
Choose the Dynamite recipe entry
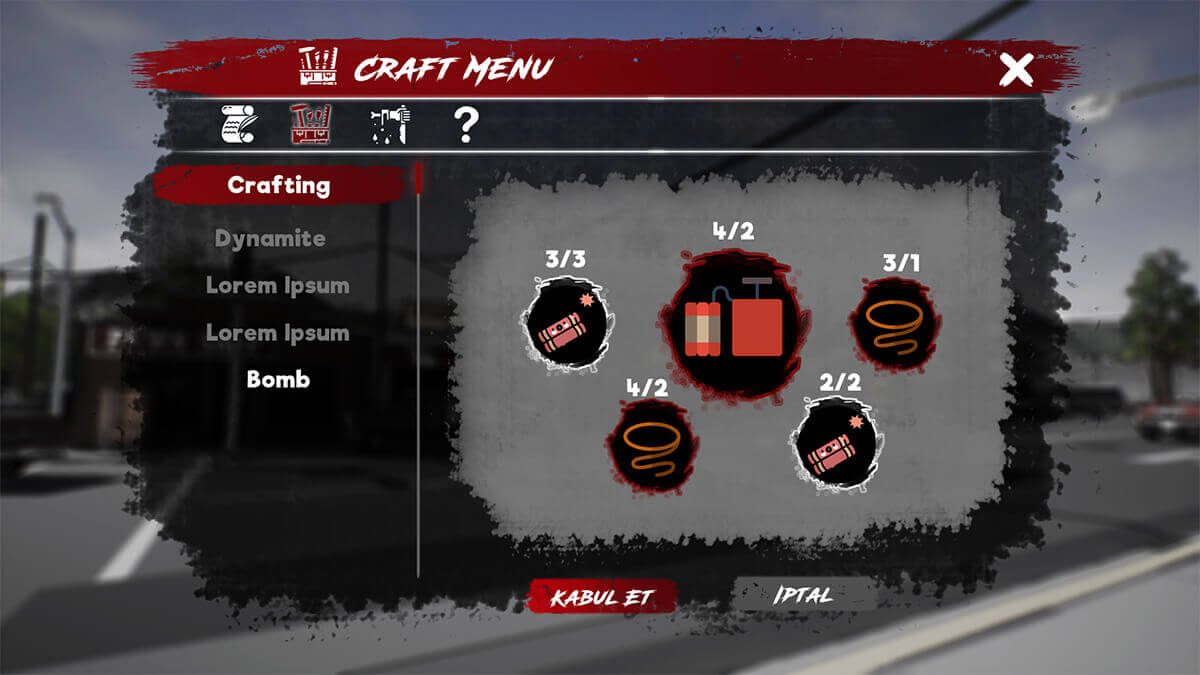270,239
